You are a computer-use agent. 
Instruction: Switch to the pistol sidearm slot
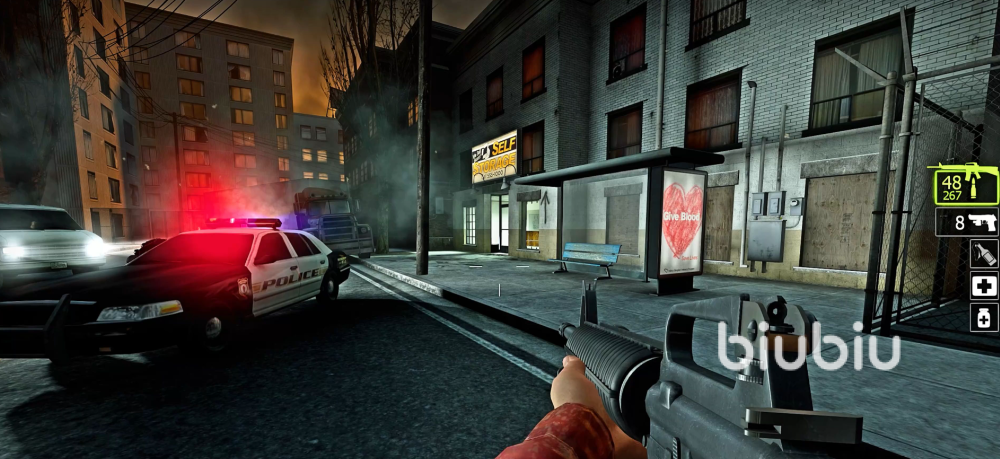click(966, 222)
